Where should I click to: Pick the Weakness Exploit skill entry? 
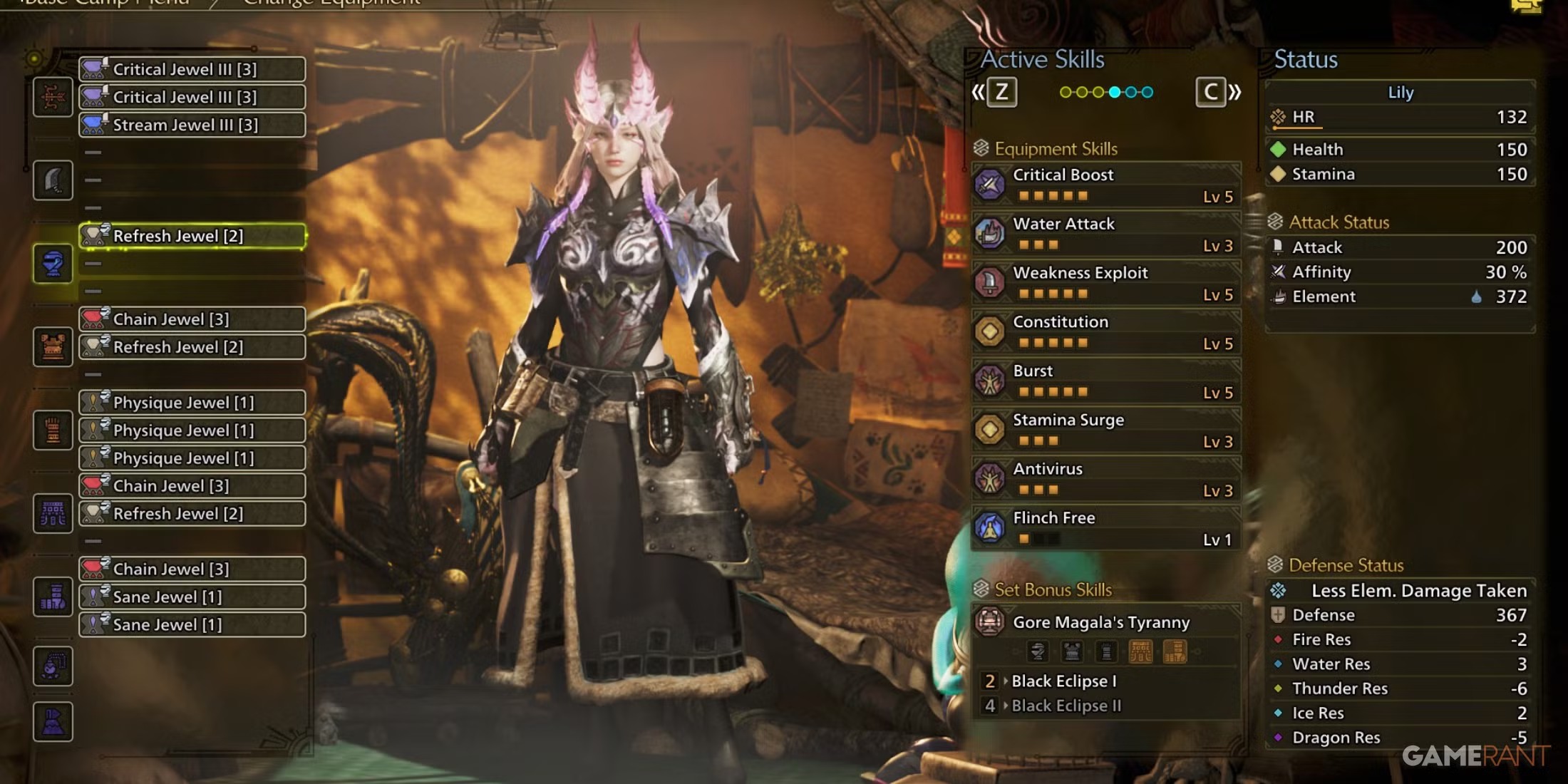click(x=1105, y=283)
